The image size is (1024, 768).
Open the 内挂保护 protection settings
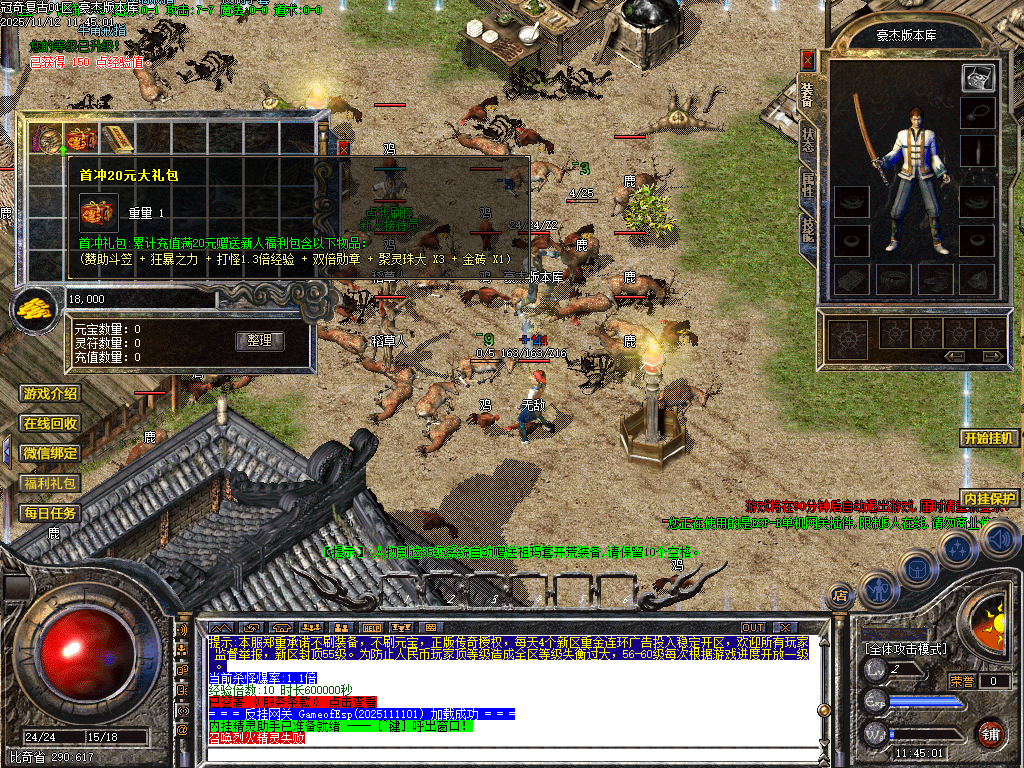coord(990,498)
